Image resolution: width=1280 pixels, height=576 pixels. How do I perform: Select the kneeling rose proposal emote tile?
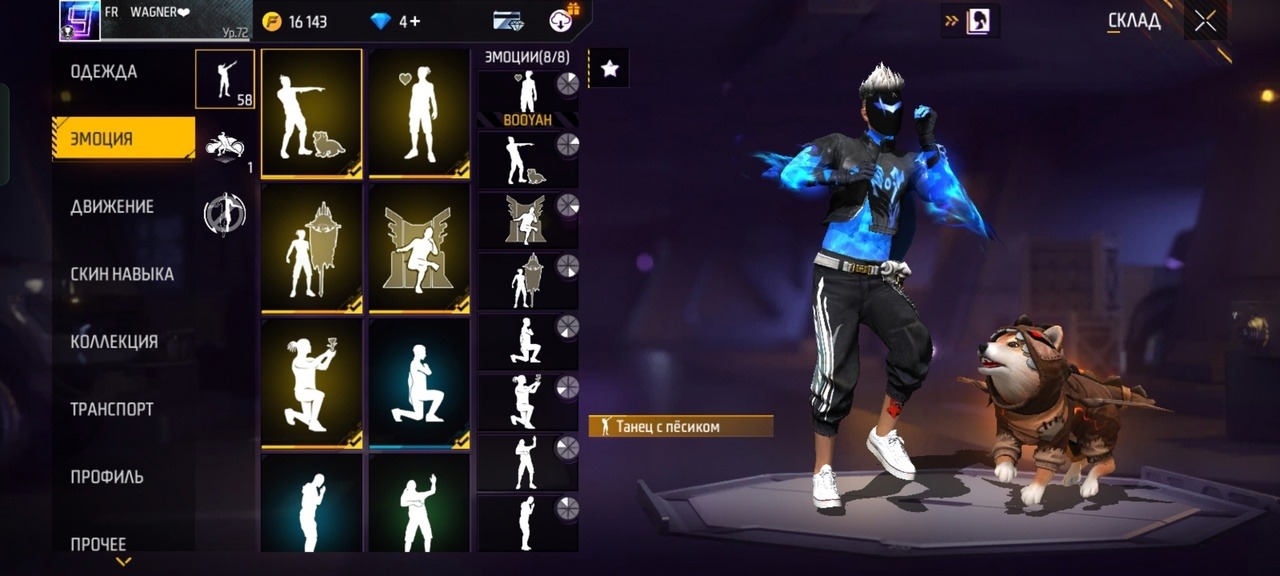tap(311, 383)
